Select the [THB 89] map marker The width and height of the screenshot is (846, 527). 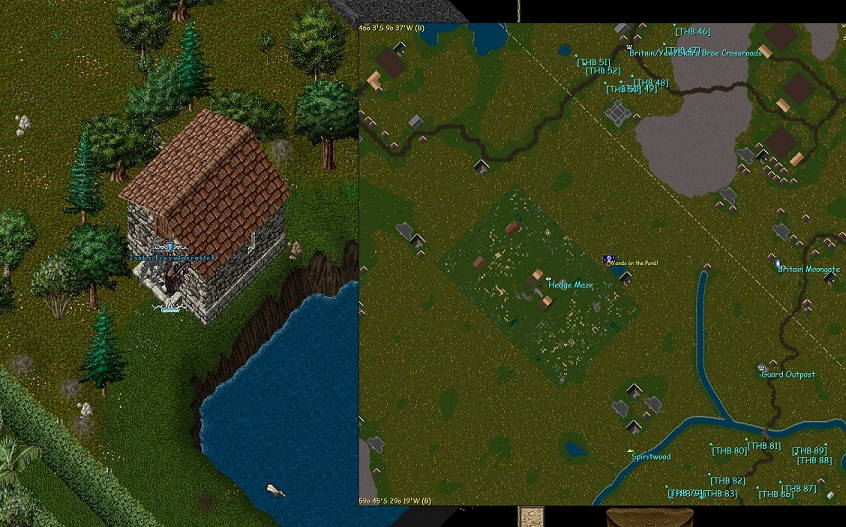tap(809, 451)
